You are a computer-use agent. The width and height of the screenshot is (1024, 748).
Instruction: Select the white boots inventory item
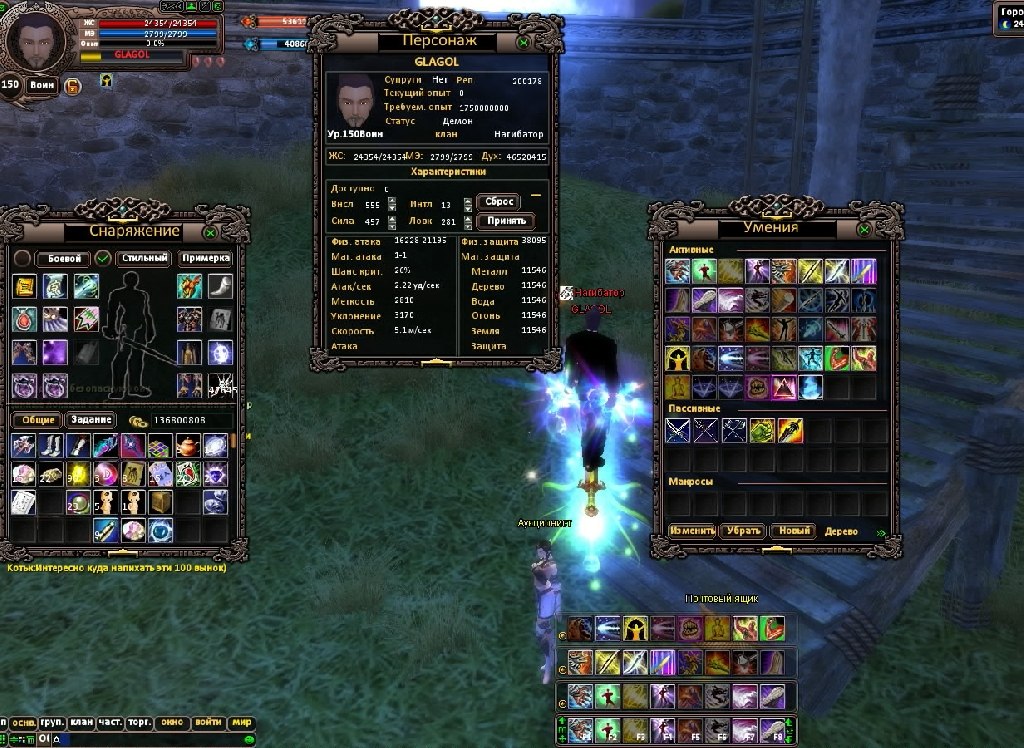51,446
